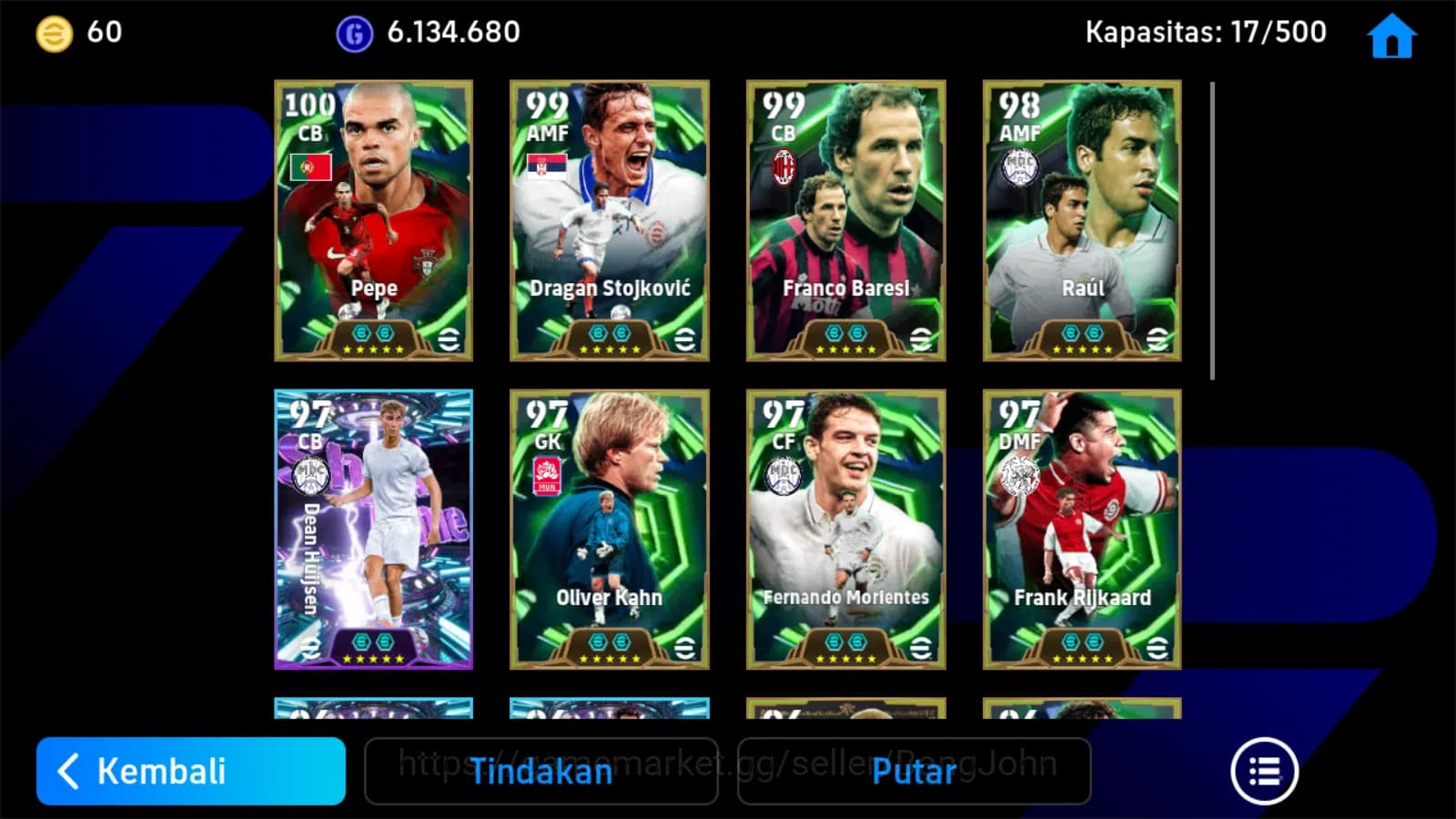Open the list view icon at bottom right
1456x819 pixels.
click(x=1264, y=770)
